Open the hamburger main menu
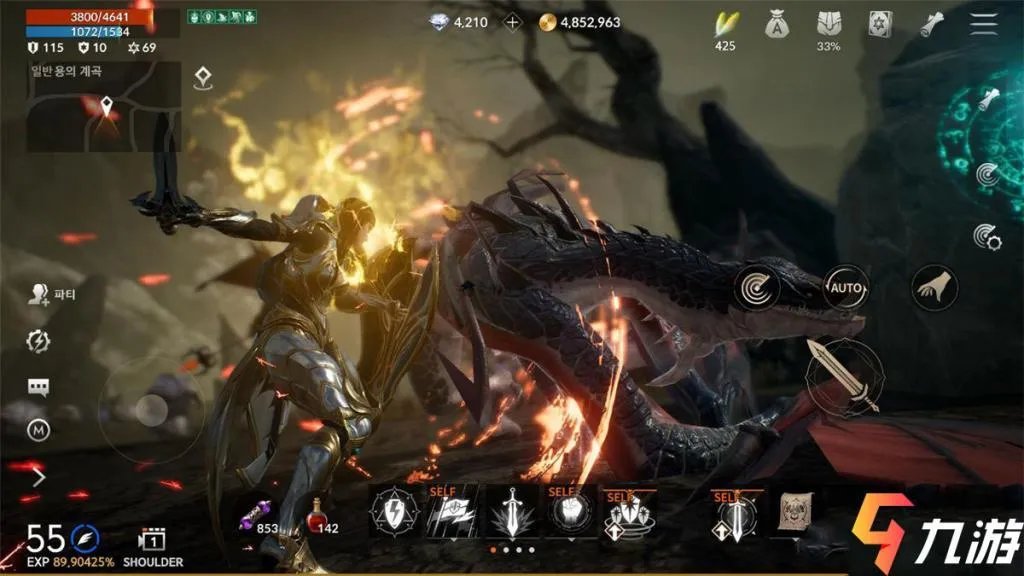The height and width of the screenshot is (576, 1024). [x=984, y=22]
